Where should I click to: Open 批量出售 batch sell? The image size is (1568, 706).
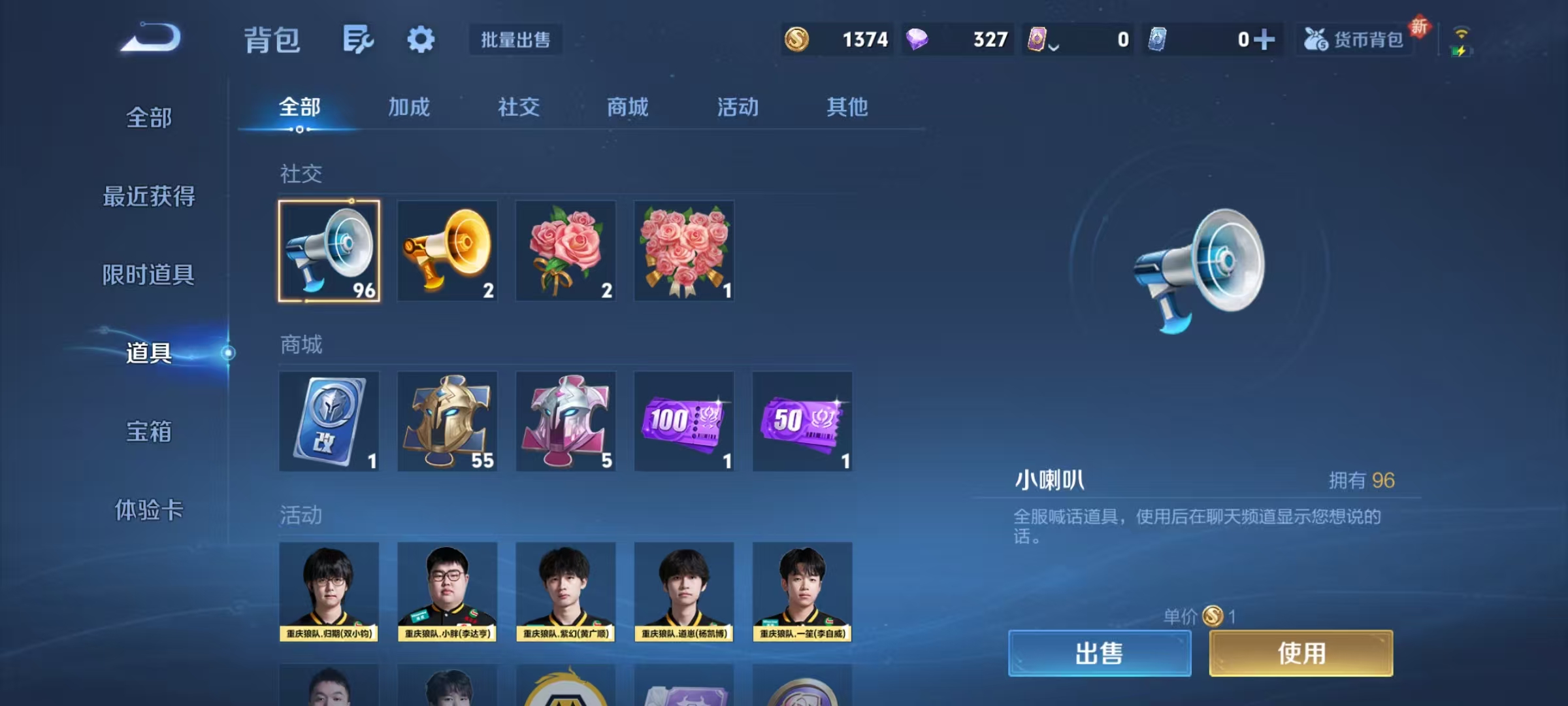point(515,39)
